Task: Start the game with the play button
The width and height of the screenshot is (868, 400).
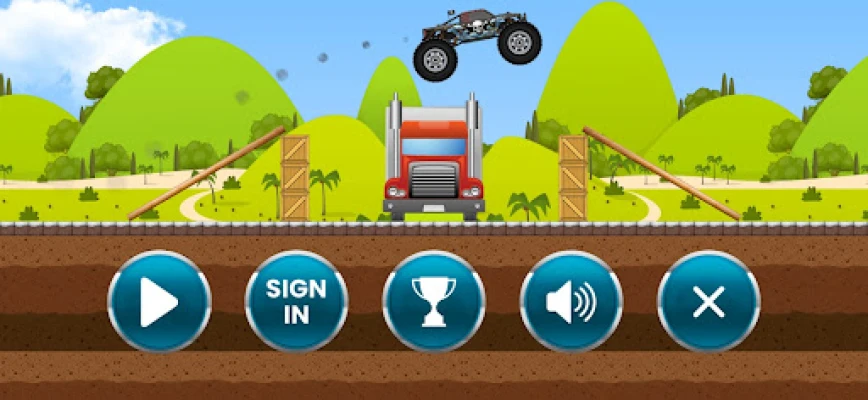Action: point(159,301)
